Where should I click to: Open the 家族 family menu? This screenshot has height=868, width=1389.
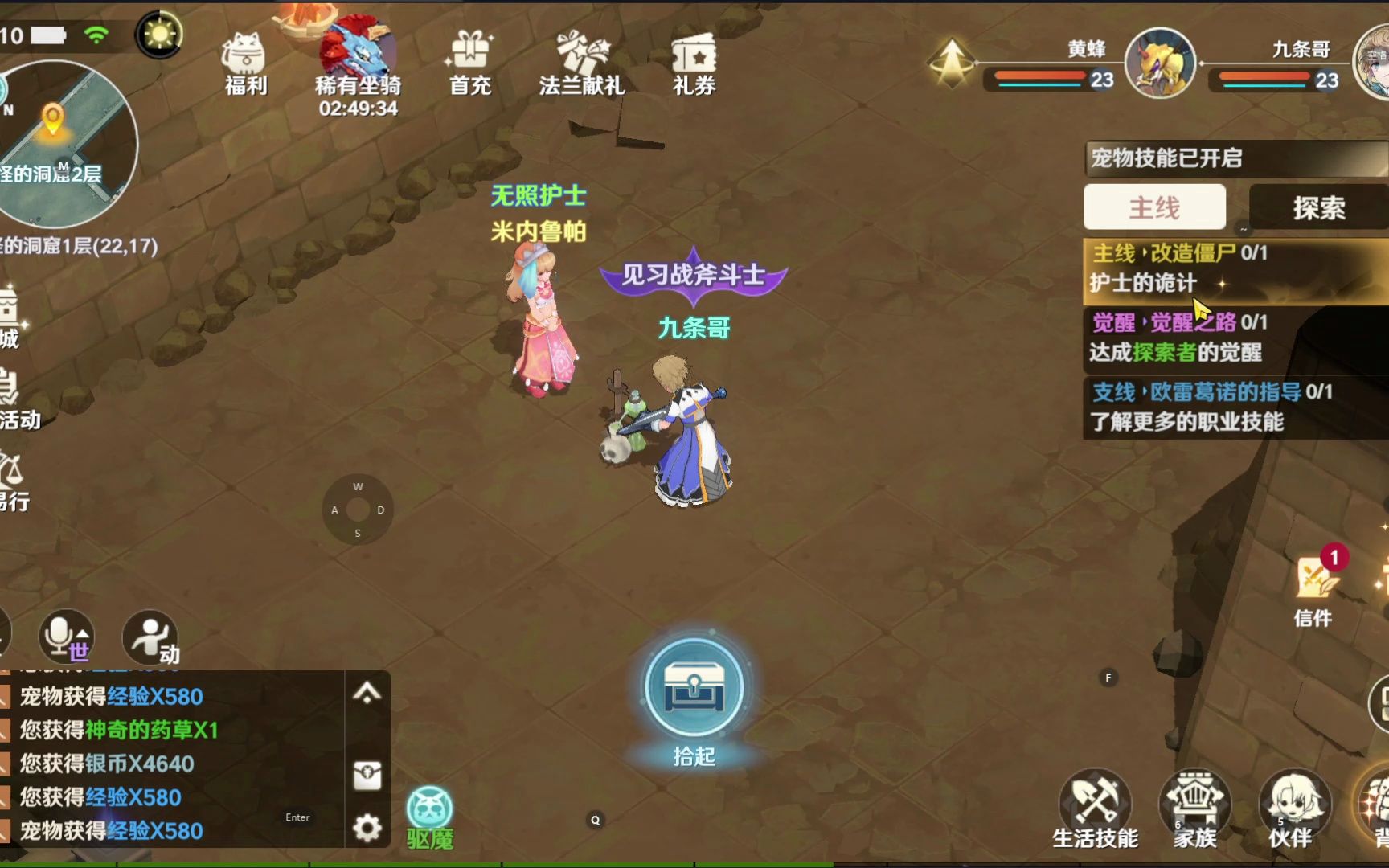click(x=1195, y=808)
